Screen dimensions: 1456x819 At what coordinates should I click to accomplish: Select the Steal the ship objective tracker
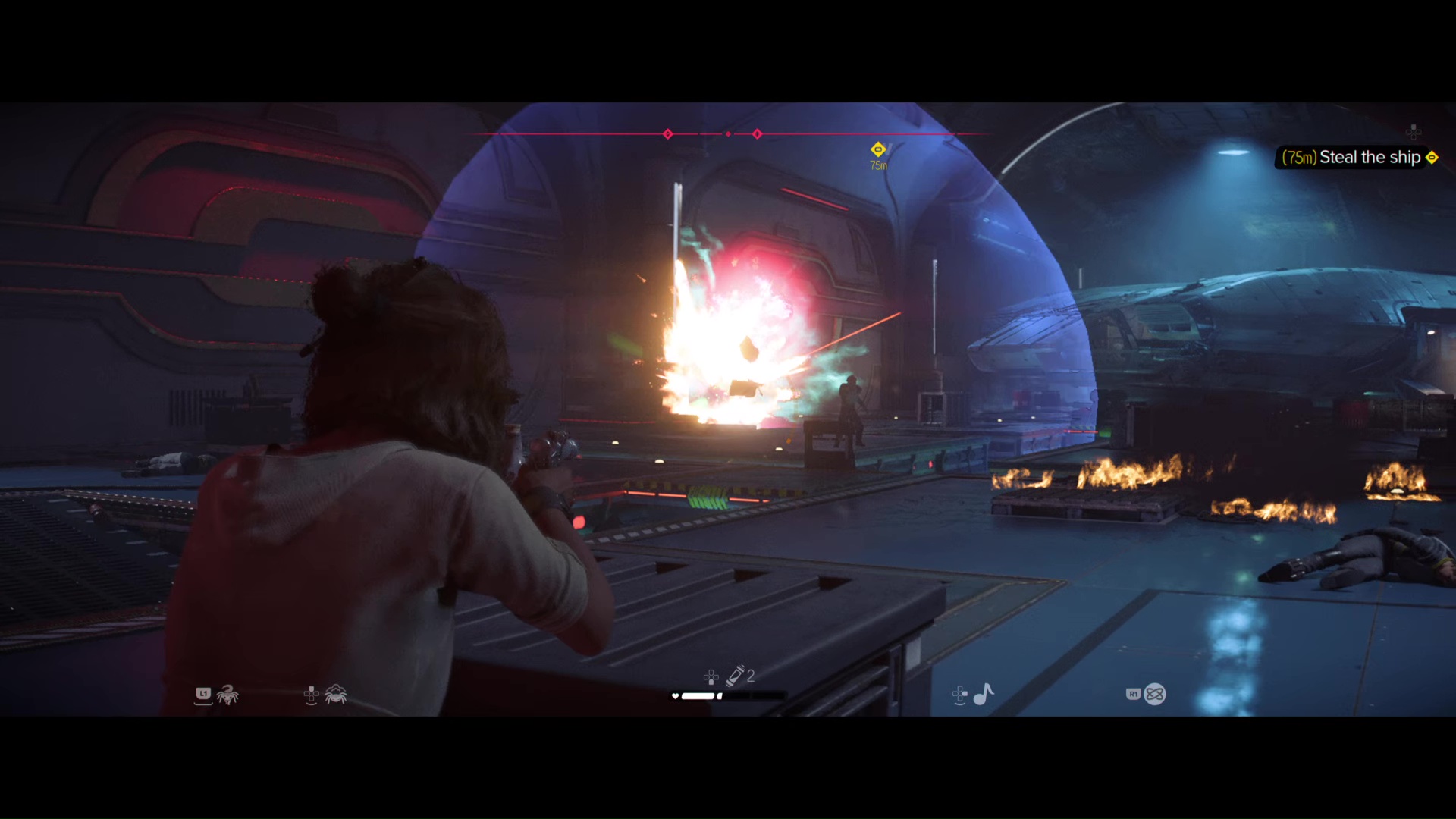point(1358,158)
